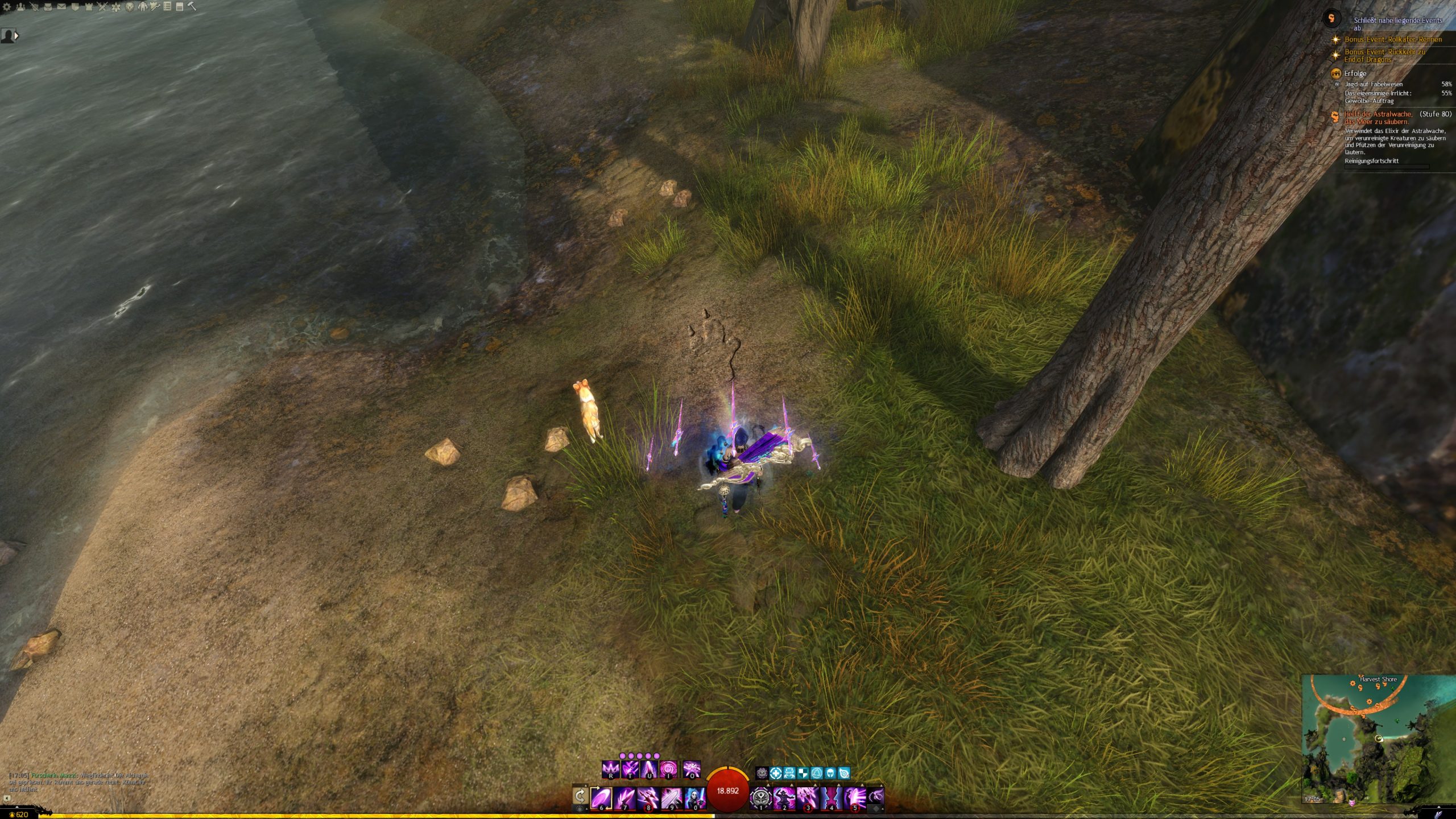Screen dimensions: 1456x819
Task: Open the crossed swords PvP panel
Action: tap(102, 7)
